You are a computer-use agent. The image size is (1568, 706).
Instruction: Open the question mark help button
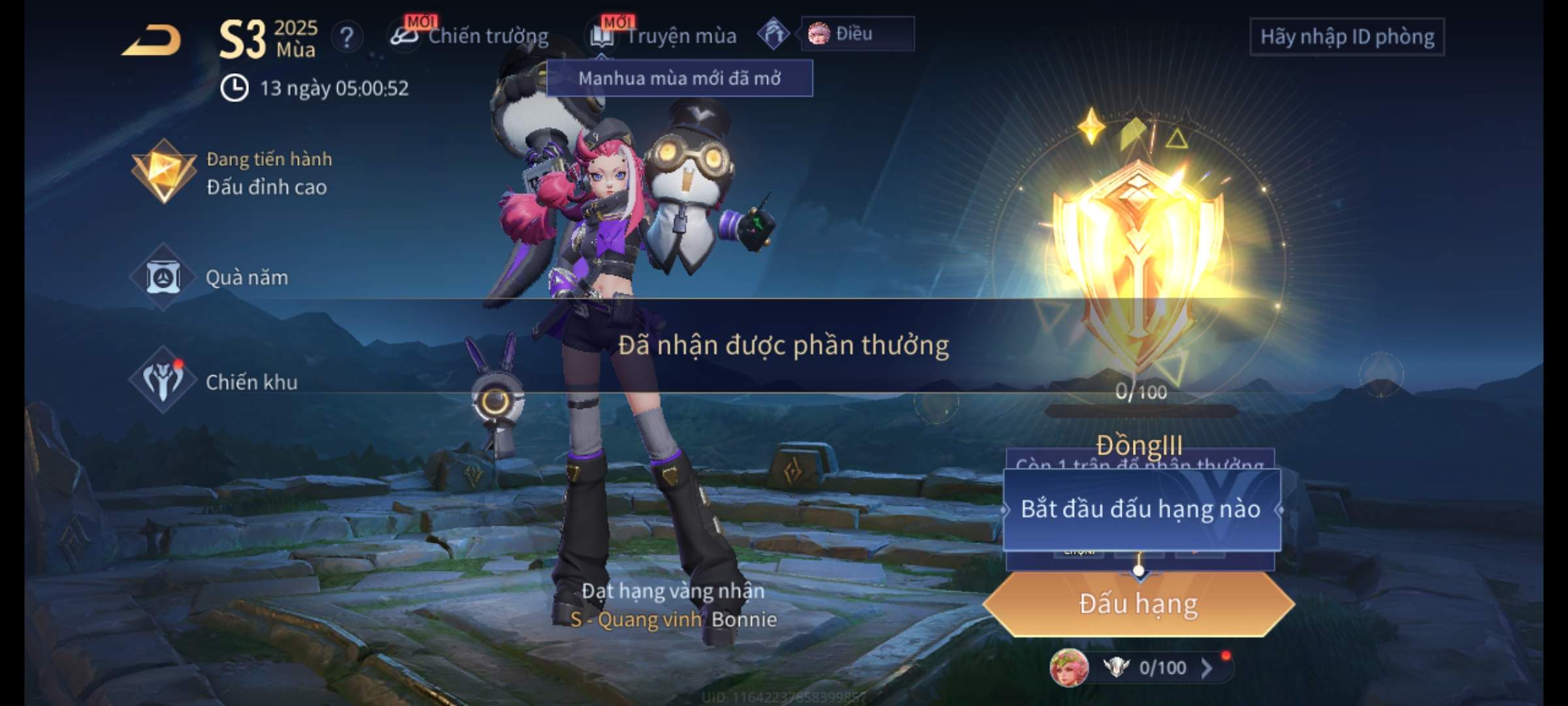[347, 37]
